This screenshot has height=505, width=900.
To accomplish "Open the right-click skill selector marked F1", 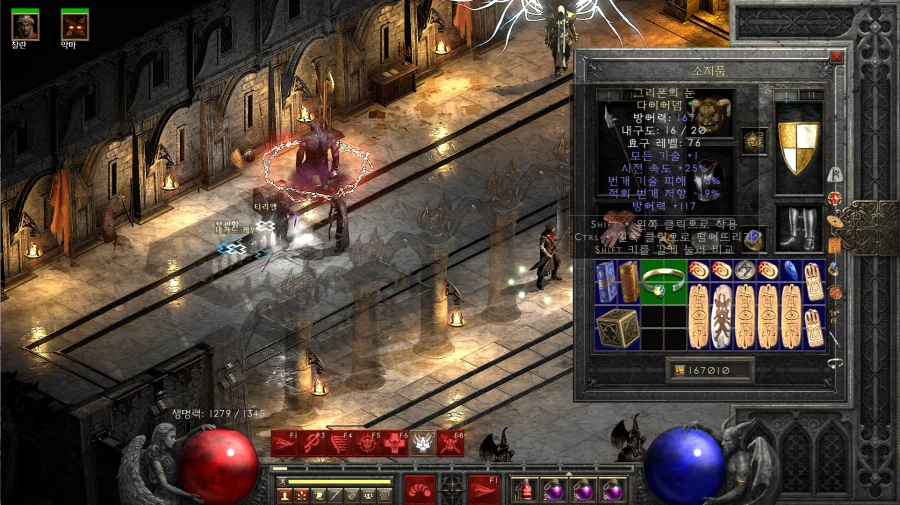I will 484,490.
